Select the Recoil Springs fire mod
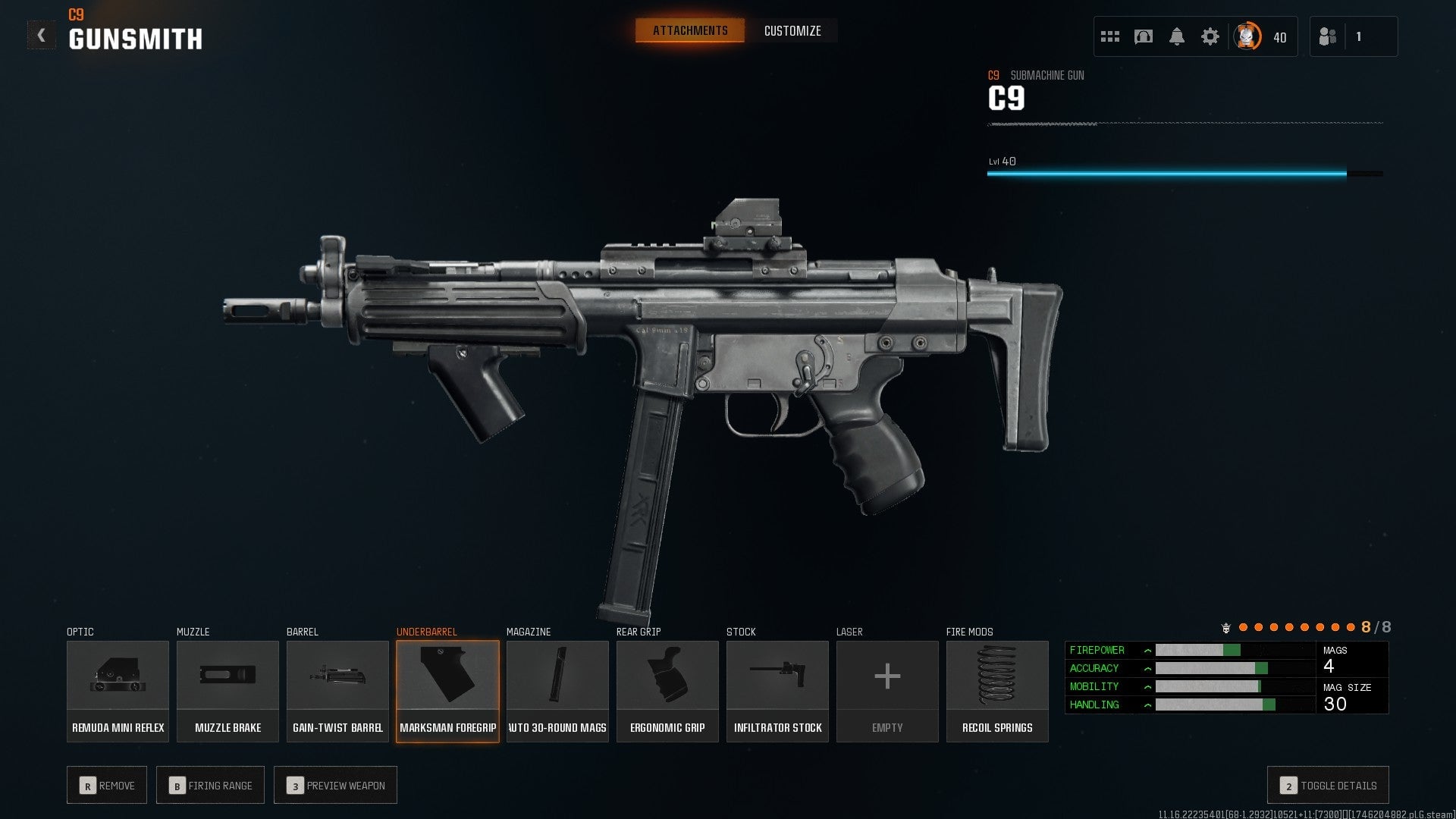Viewport: 1456px width, 819px height. (997, 690)
